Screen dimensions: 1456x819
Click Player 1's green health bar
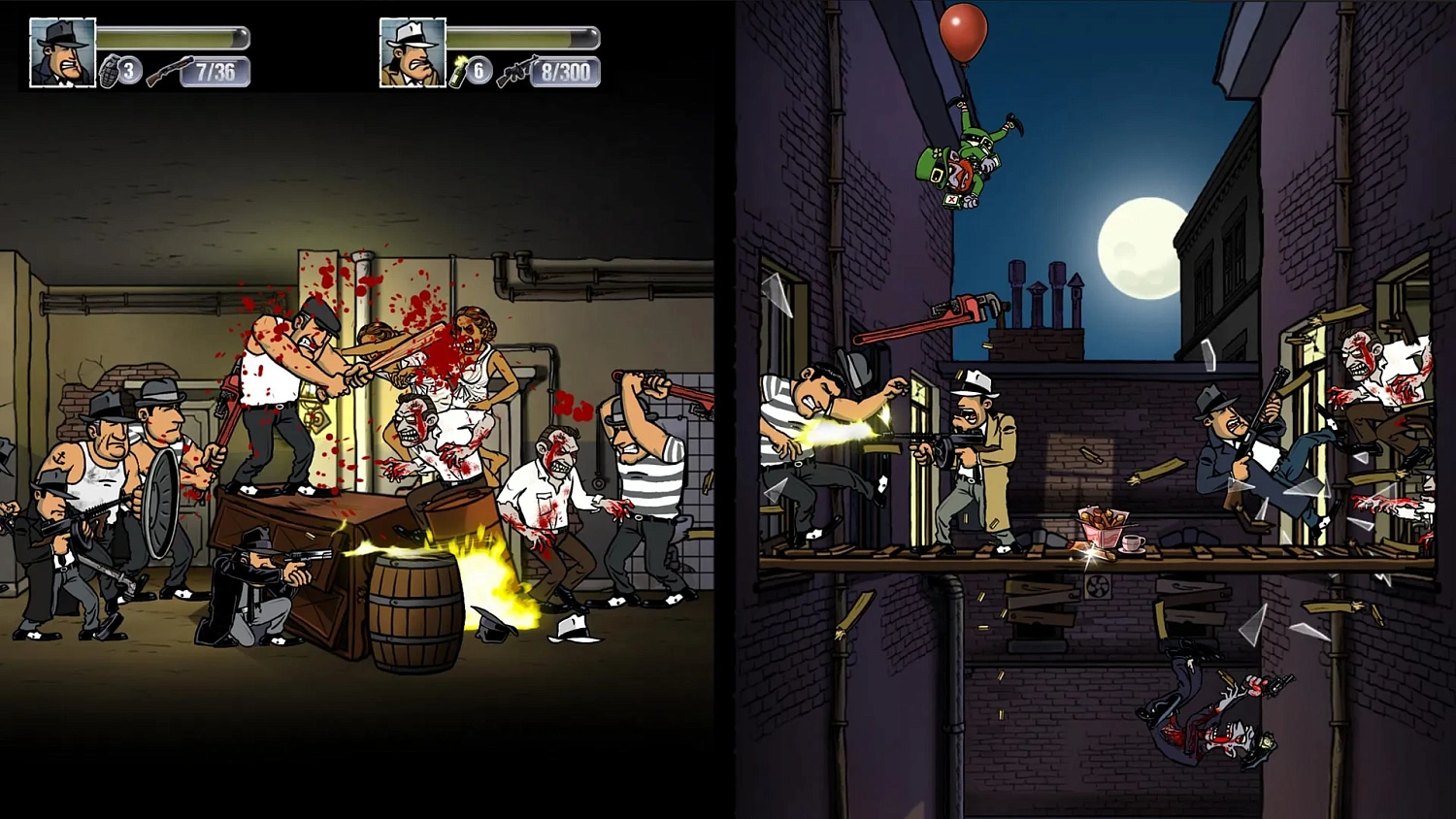pos(170,36)
